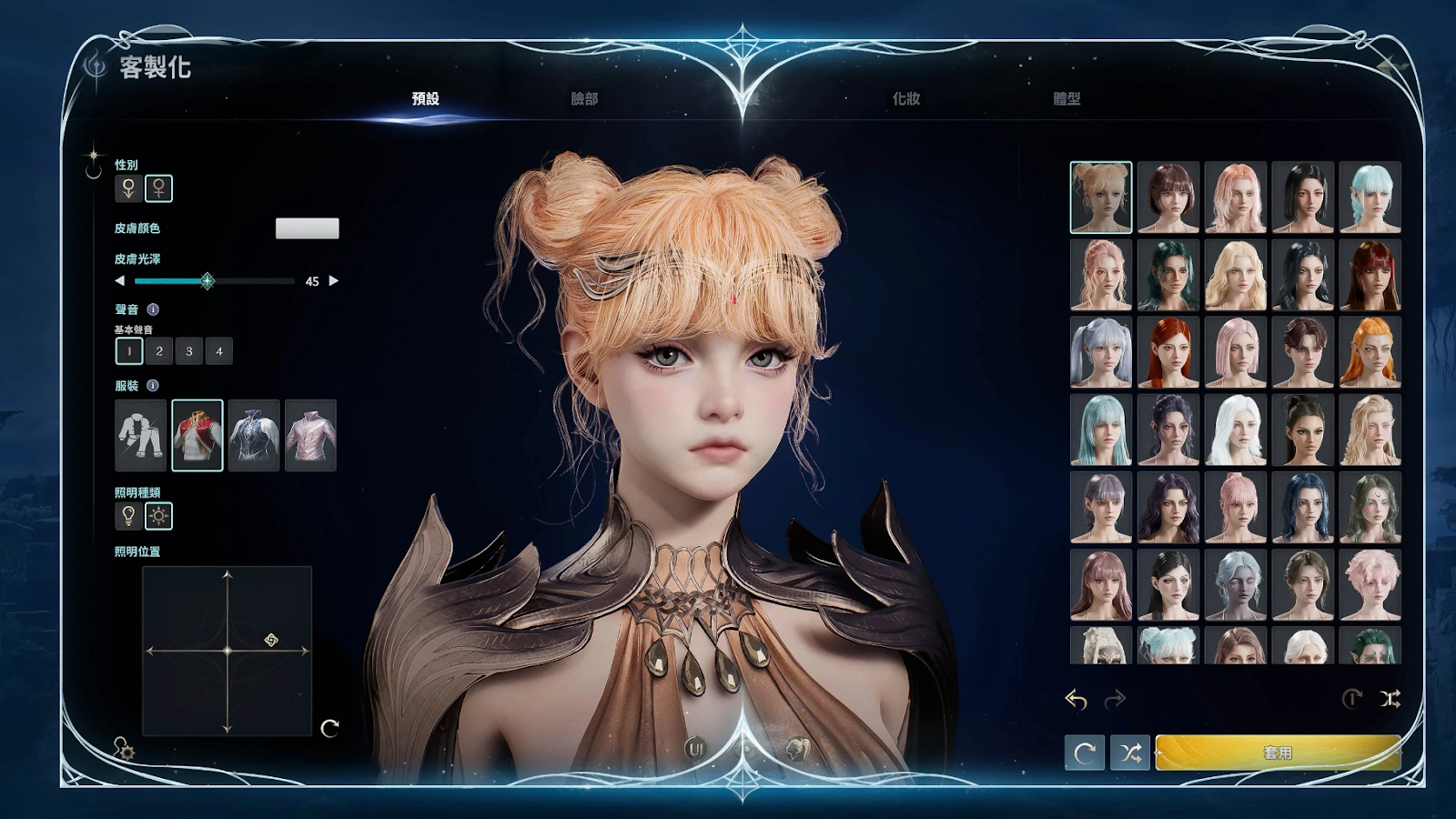Increase 皮膚光澤 with the right arrow
The width and height of the screenshot is (1456, 819).
[334, 281]
